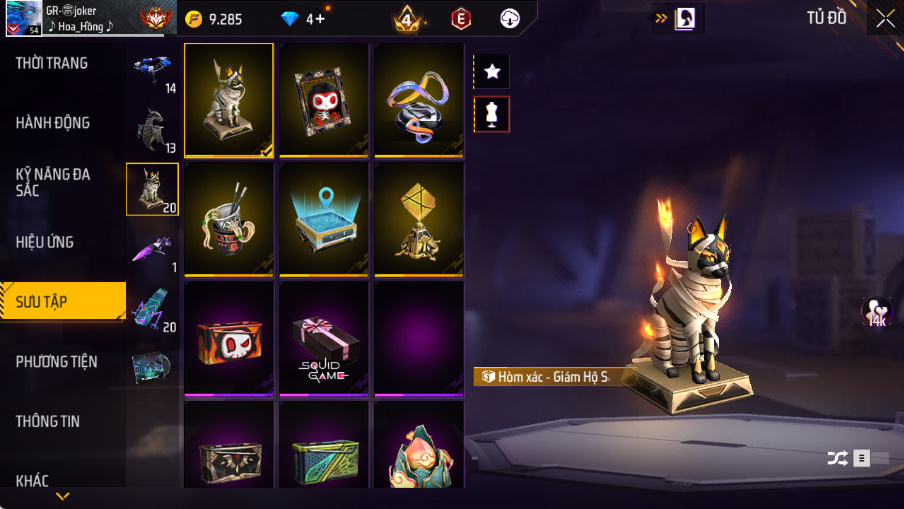Viewport: 904px width, 509px height.
Task: Show favorites with the star filter
Action: (492, 71)
